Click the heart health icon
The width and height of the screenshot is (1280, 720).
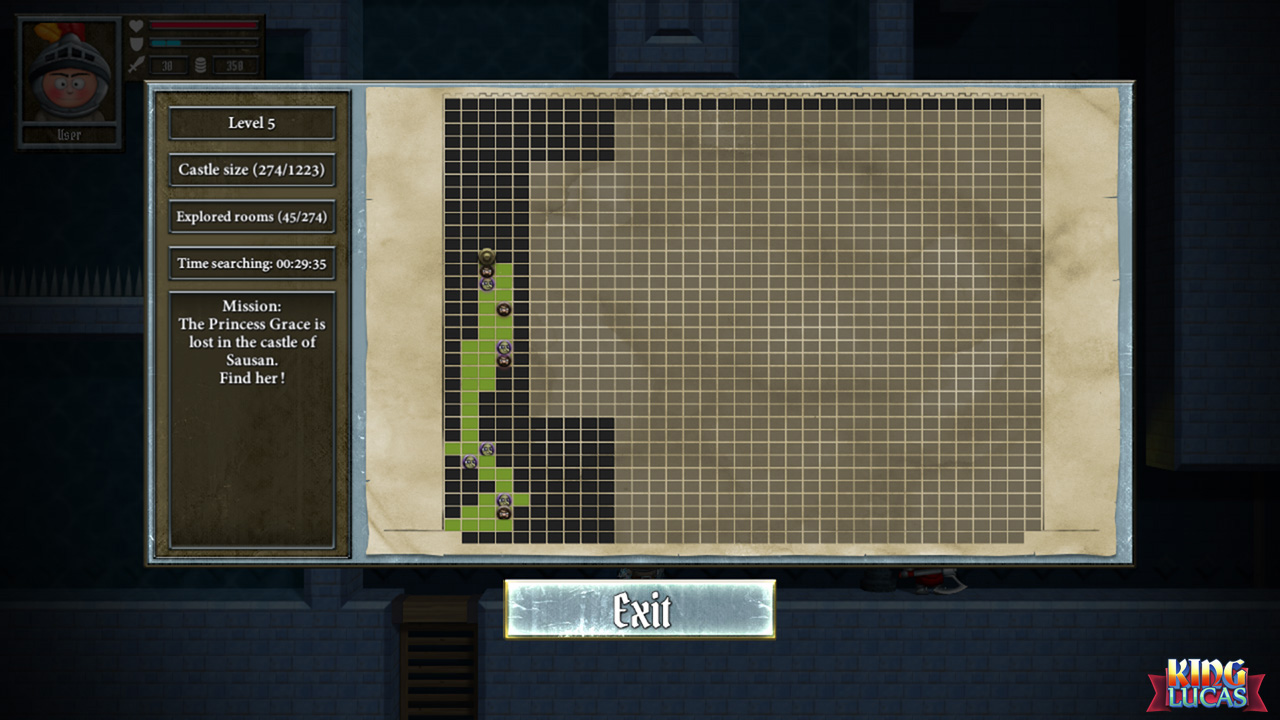[x=136, y=27]
